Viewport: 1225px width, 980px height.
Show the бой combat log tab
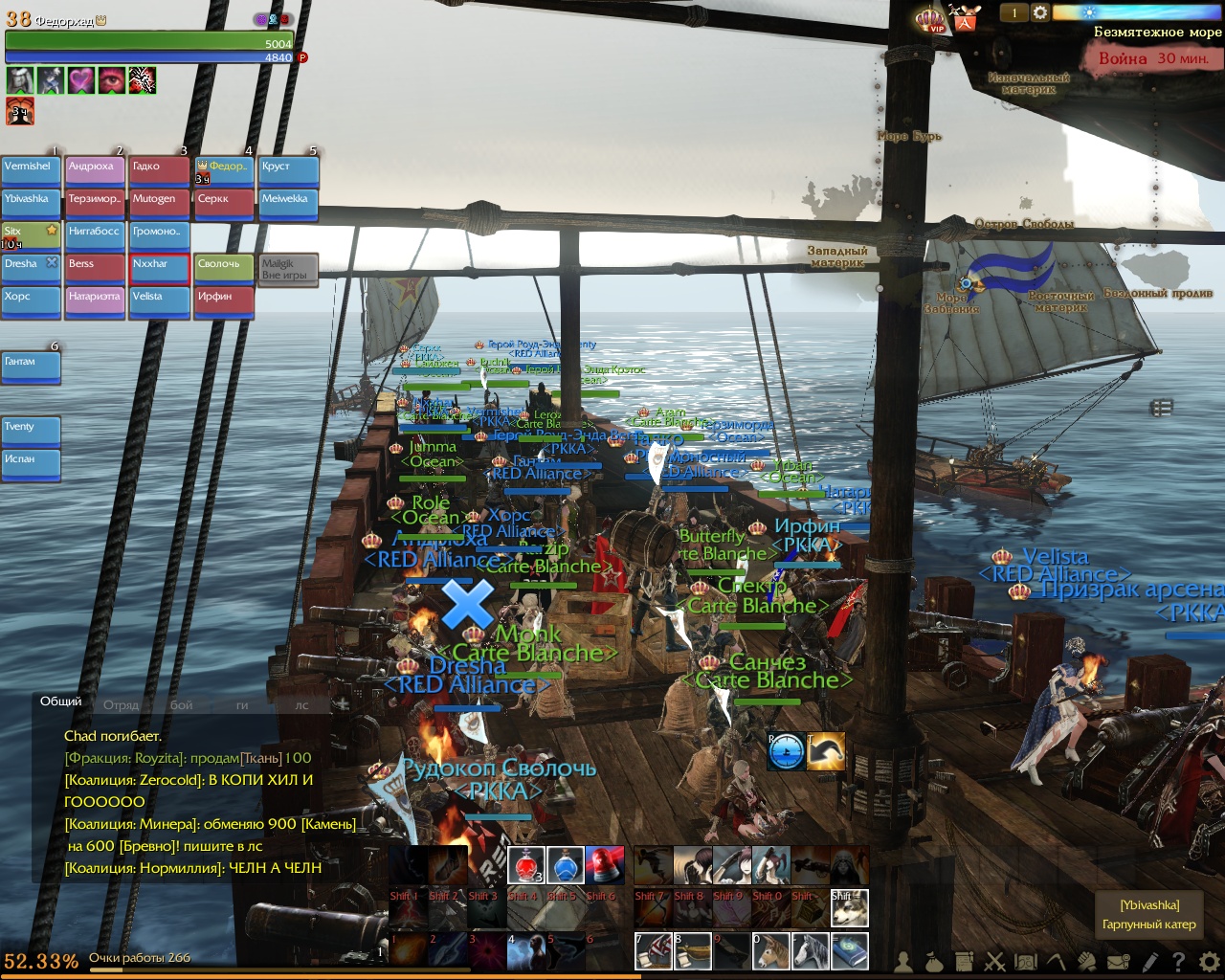coord(181,705)
